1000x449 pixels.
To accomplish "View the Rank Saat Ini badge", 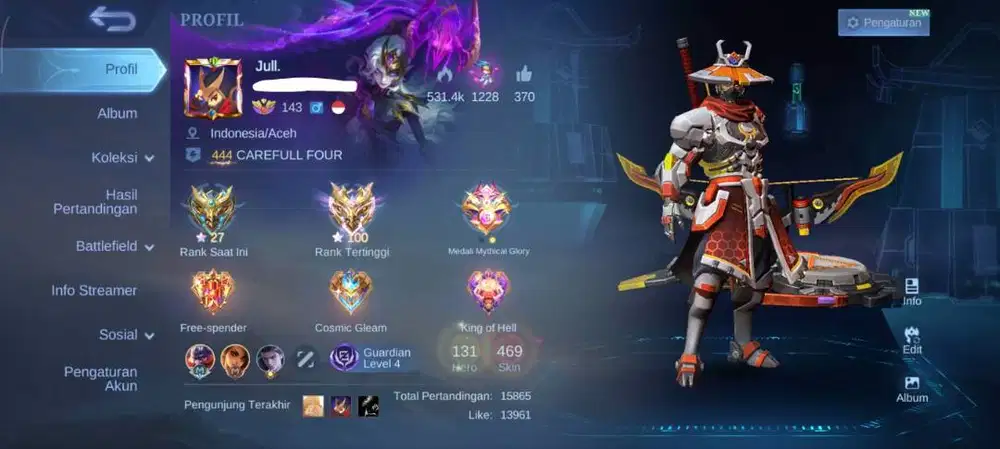I will [213, 210].
